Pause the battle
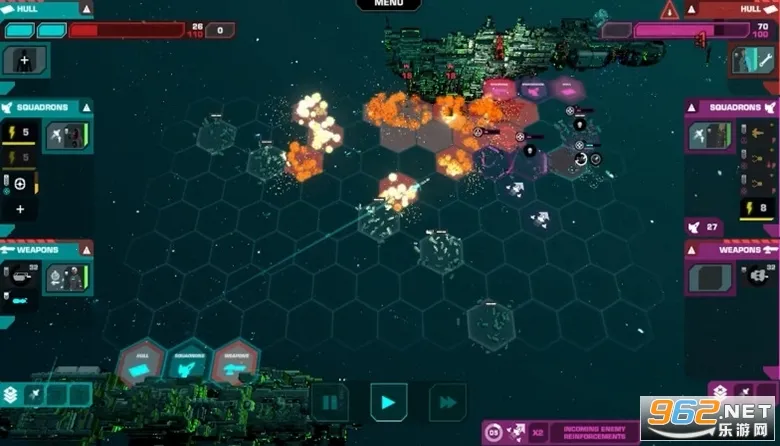780x446 pixels. 329,403
